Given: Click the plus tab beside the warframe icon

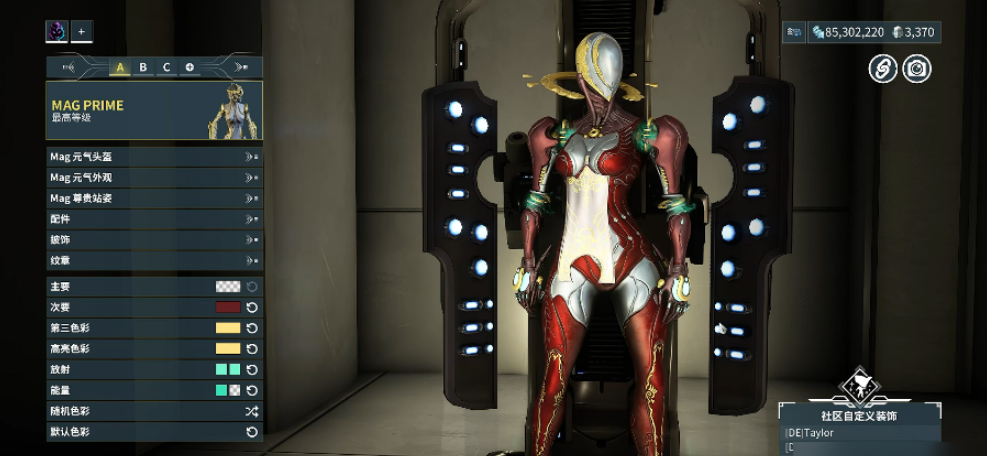Looking at the screenshot, I should [81, 31].
